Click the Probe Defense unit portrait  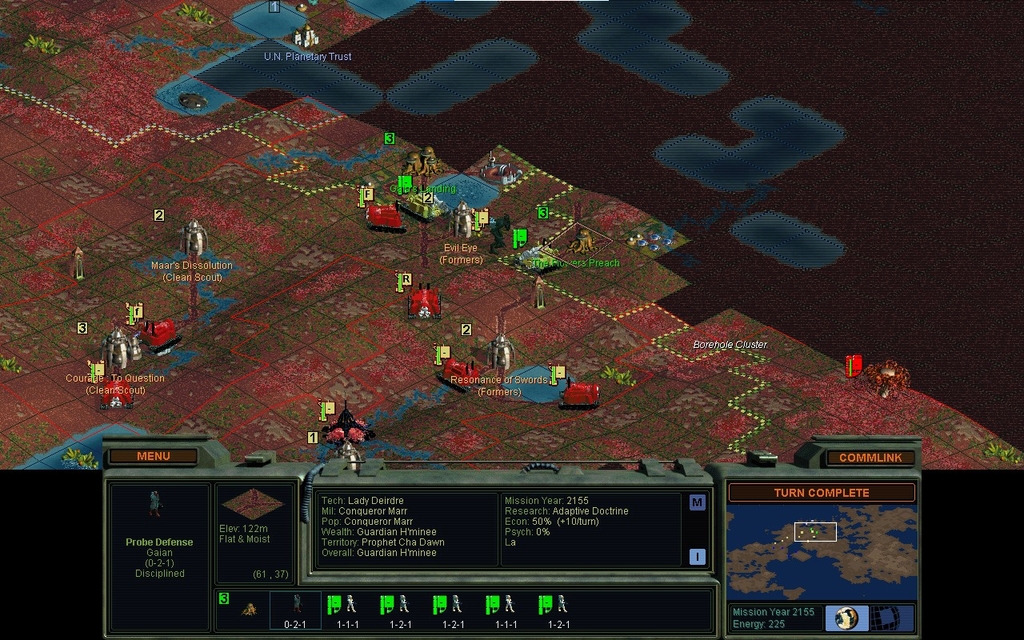point(154,503)
